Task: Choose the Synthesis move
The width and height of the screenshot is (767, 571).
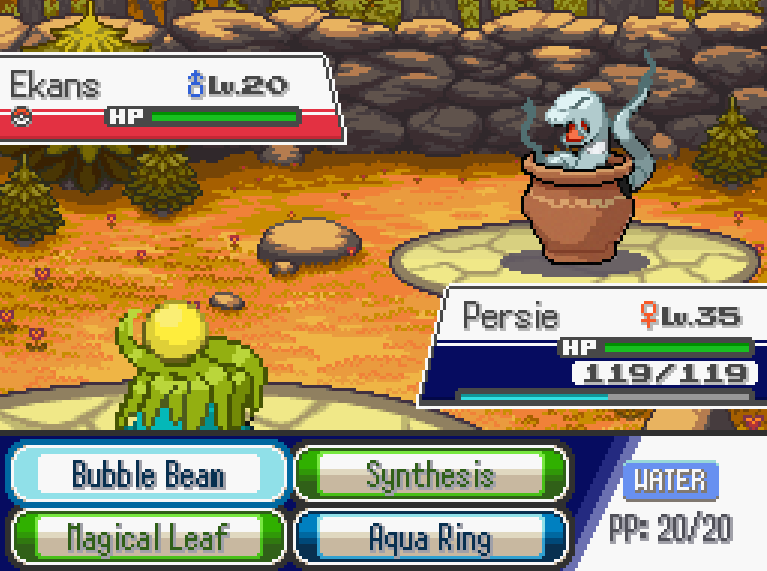Action: 430,473
